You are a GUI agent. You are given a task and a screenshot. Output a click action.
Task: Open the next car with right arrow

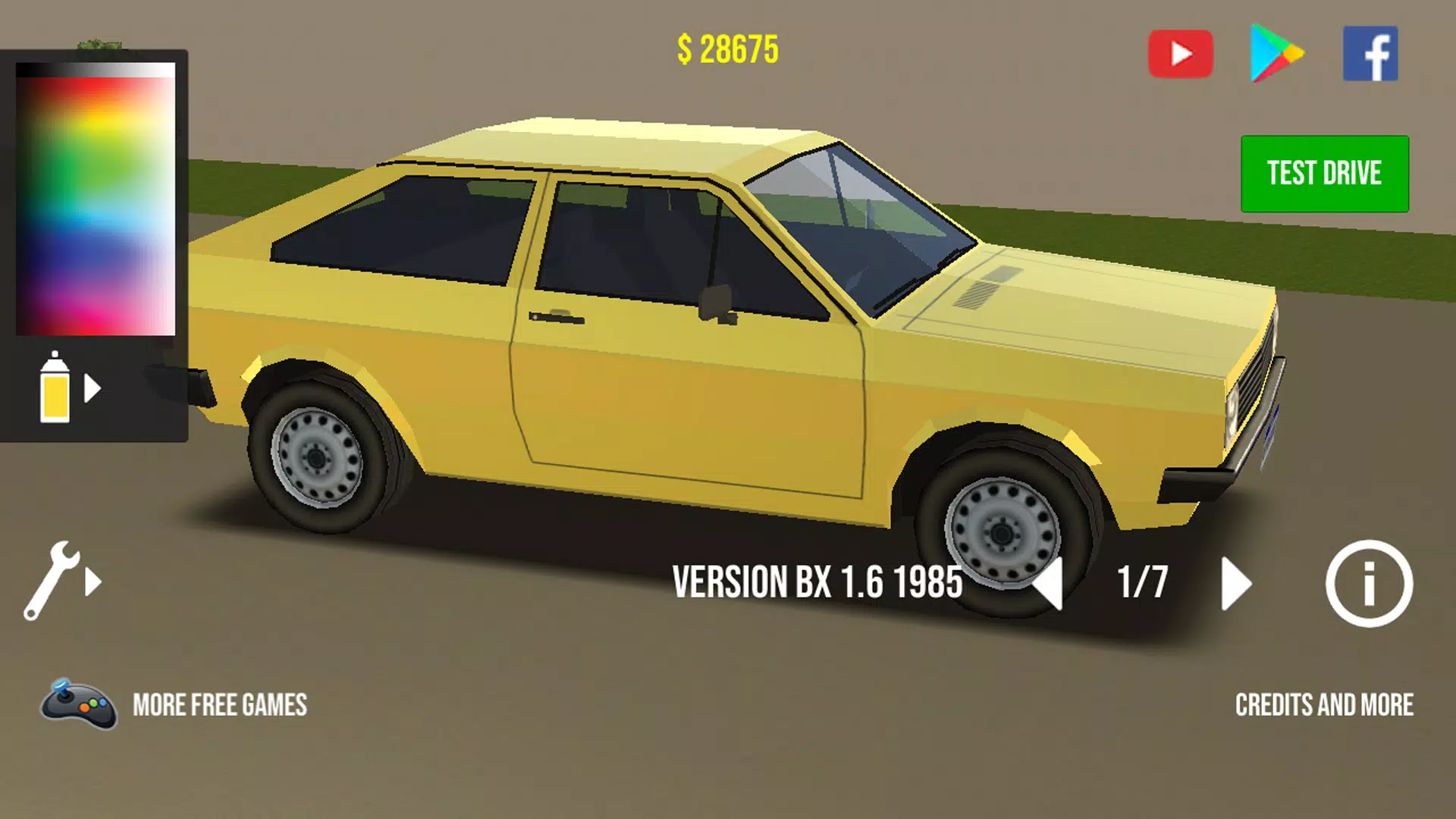1235,582
